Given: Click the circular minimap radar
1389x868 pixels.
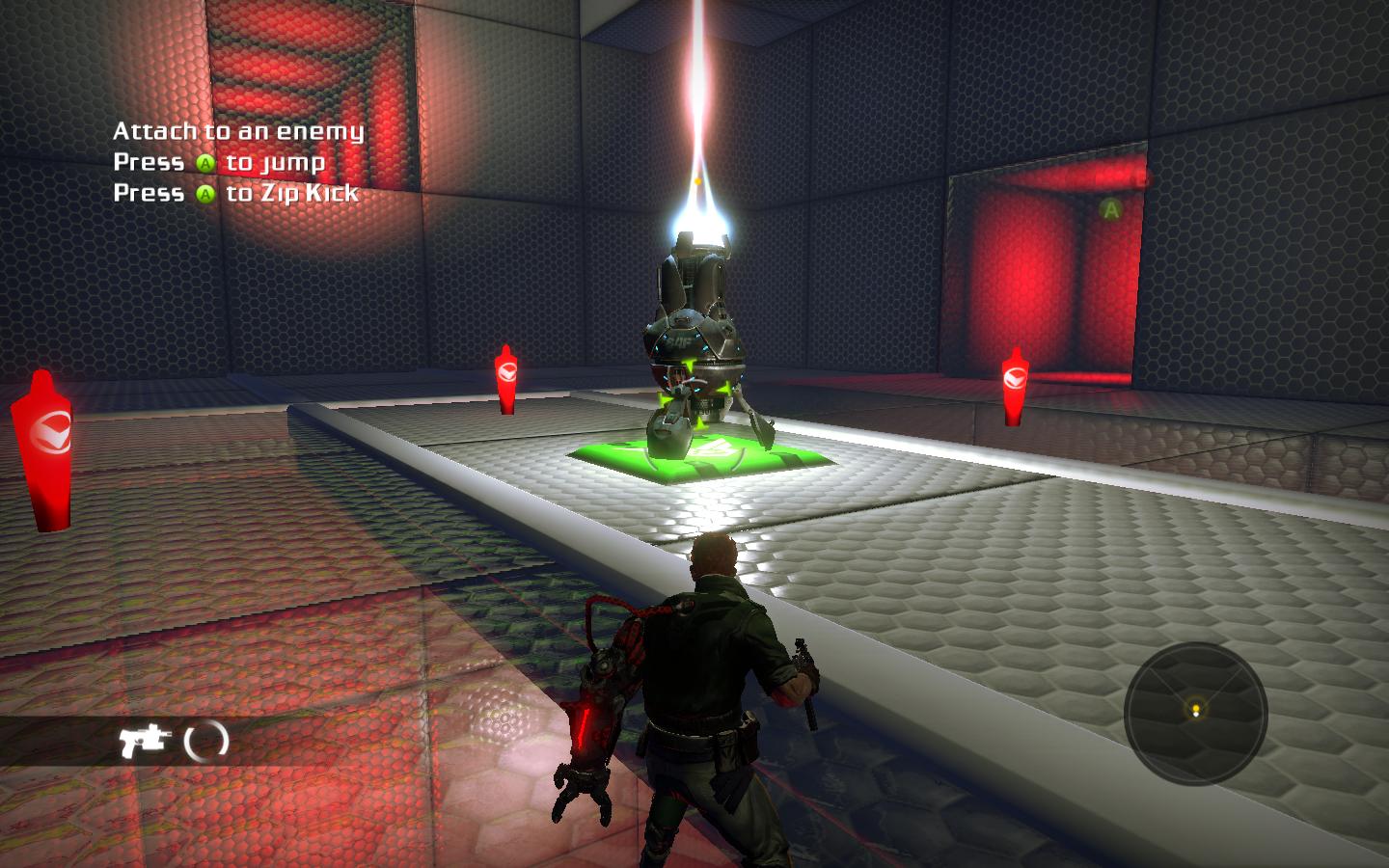Looking at the screenshot, I should [x=1195, y=713].
